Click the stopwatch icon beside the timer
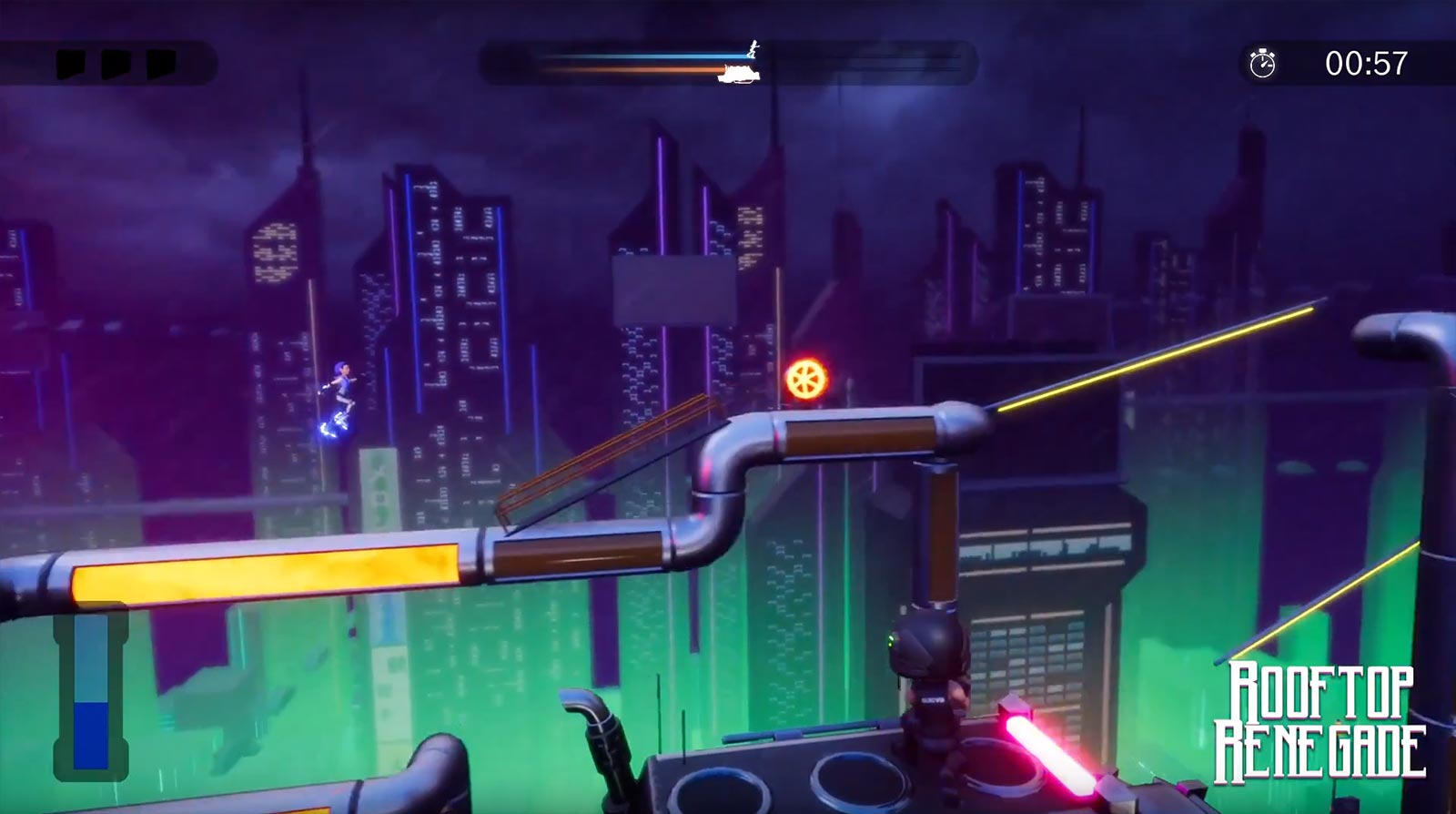This screenshot has width=1456, height=814. 1262,63
